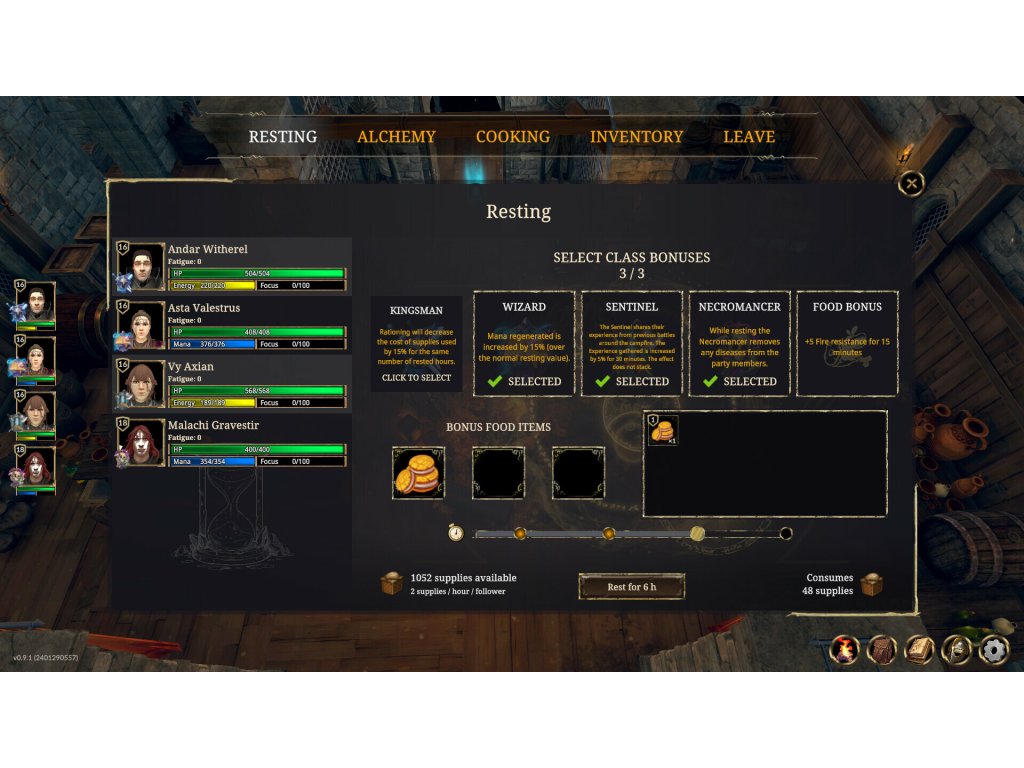Image resolution: width=1024 pixels, height=768 pixels.
Task: Open the backpack inventory icon
Action: 882,650
